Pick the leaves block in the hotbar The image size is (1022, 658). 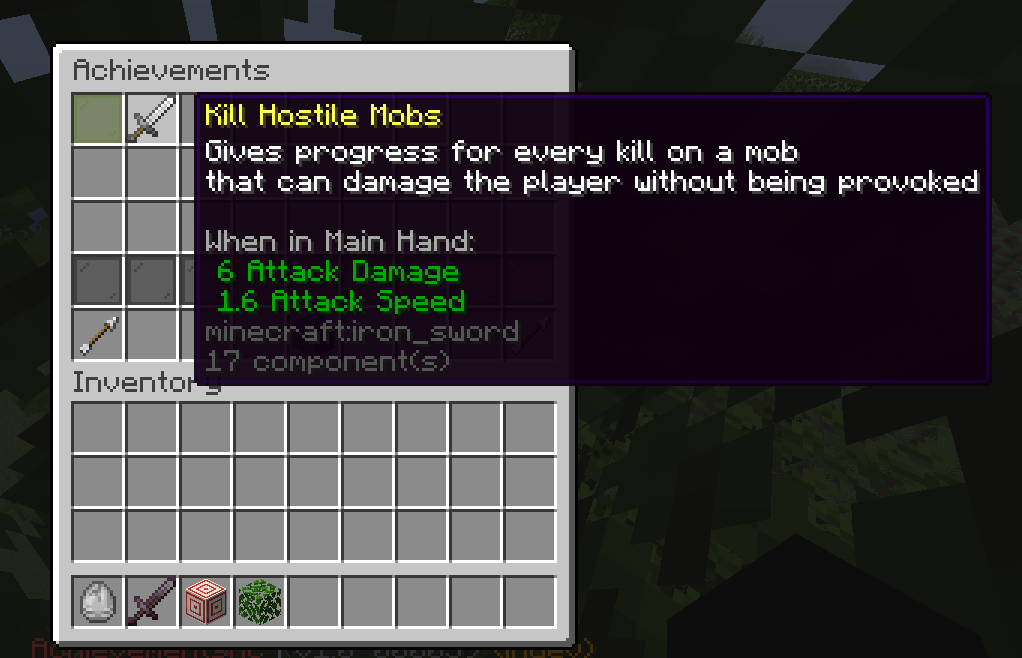tap(260, 602)
